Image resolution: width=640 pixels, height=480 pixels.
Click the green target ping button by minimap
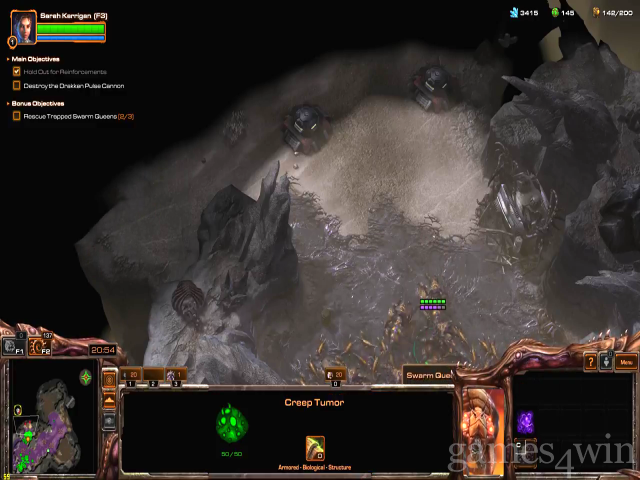(87, 377)
